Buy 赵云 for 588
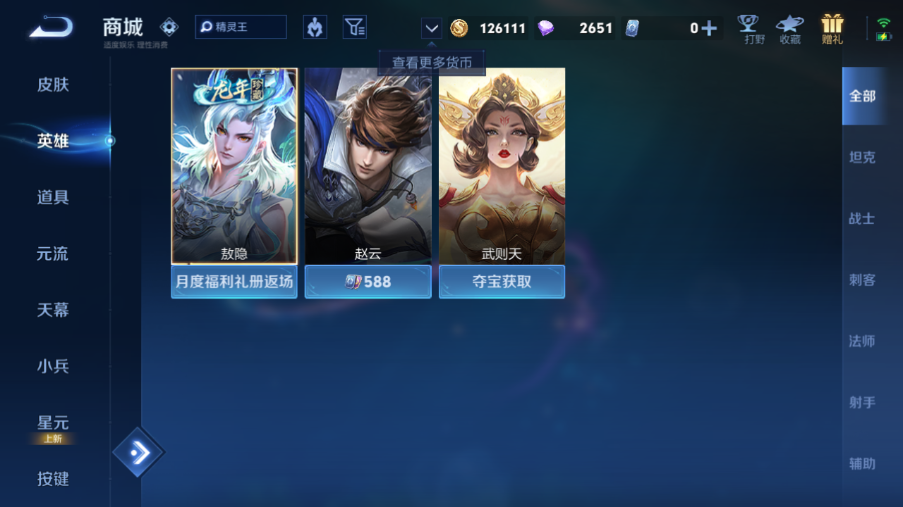The image size is (903, 507). pos(368,282)
